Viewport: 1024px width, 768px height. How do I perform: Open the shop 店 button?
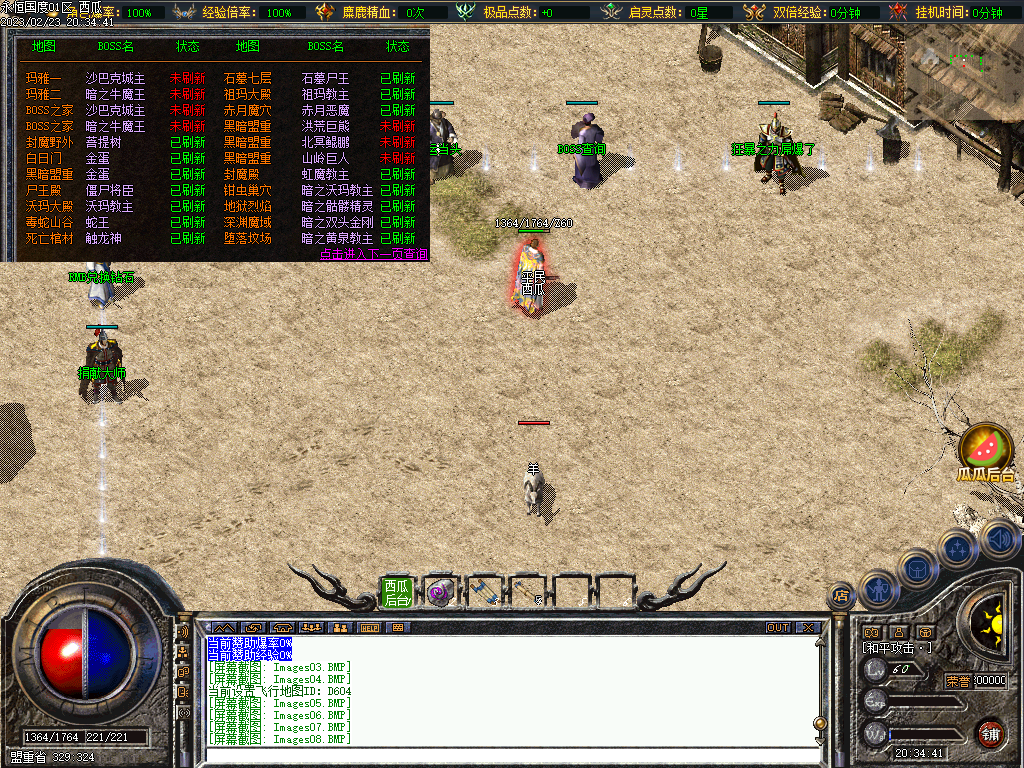(x=841, y=597)
